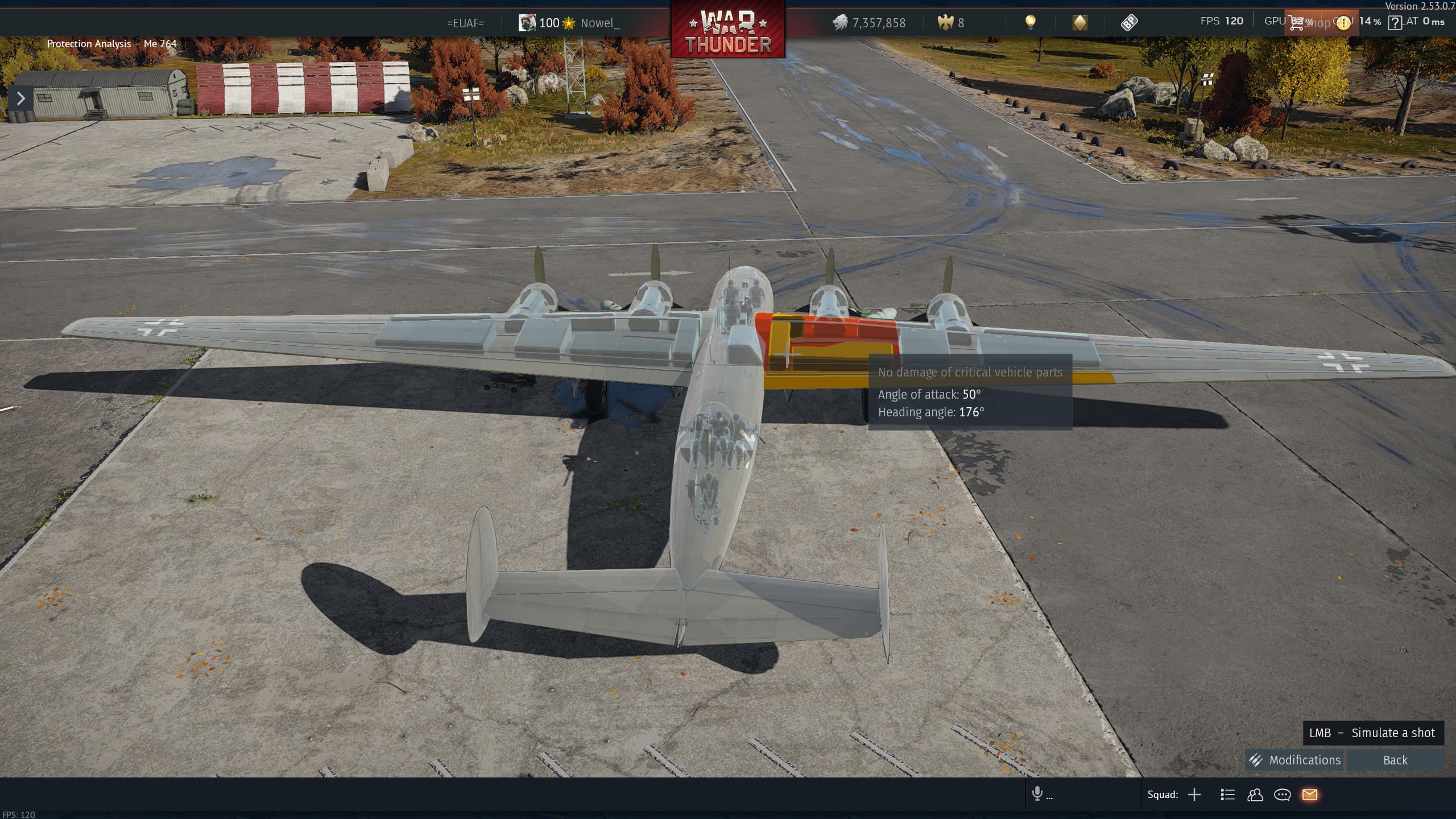Open the chat speech bubble

point(1282,795)
